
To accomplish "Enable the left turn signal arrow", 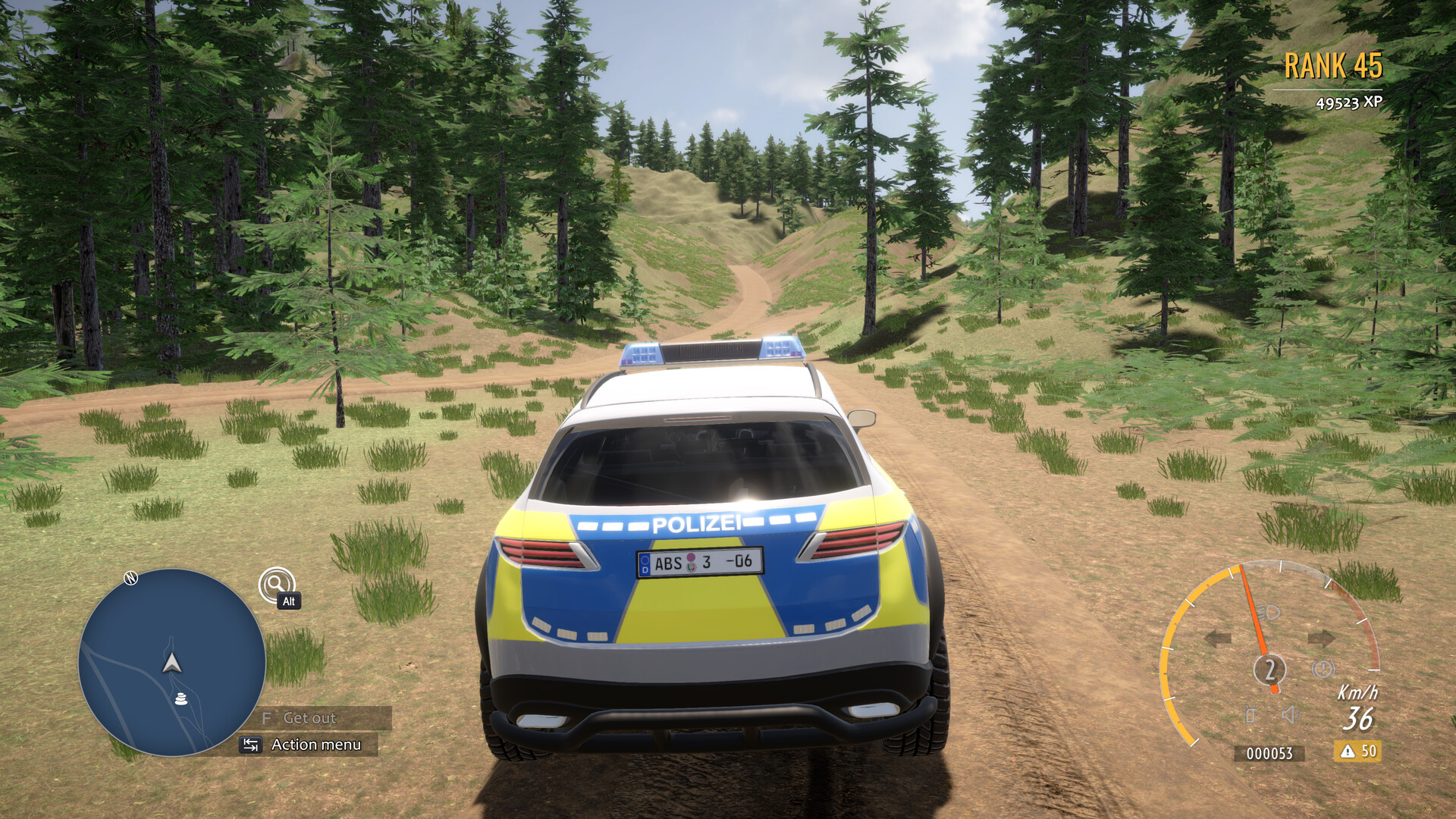I will coord(1218,638).
